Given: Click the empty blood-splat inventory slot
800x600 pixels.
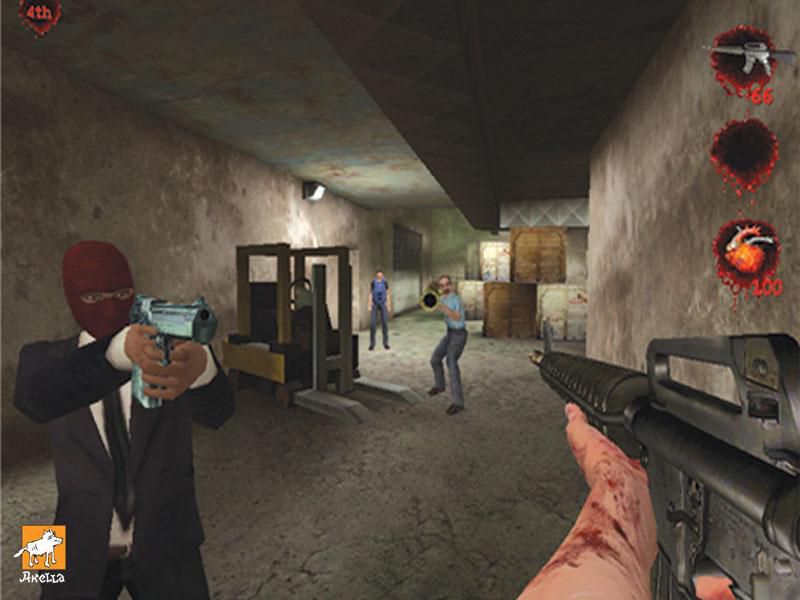Looking at the screenshot, I should coord(743,152).
